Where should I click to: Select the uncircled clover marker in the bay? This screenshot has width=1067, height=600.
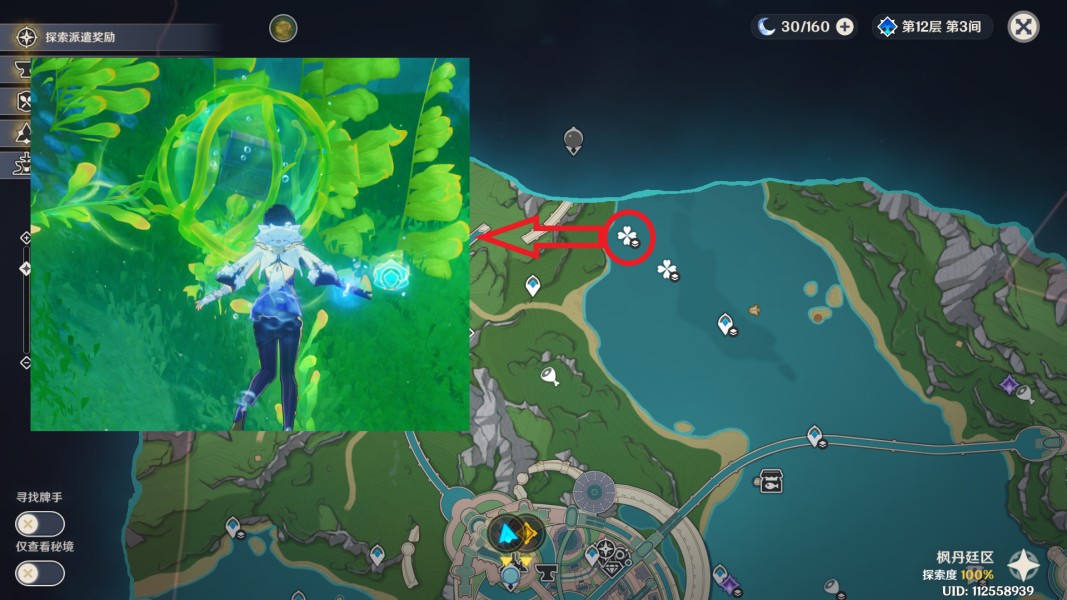tap(667, 269)
